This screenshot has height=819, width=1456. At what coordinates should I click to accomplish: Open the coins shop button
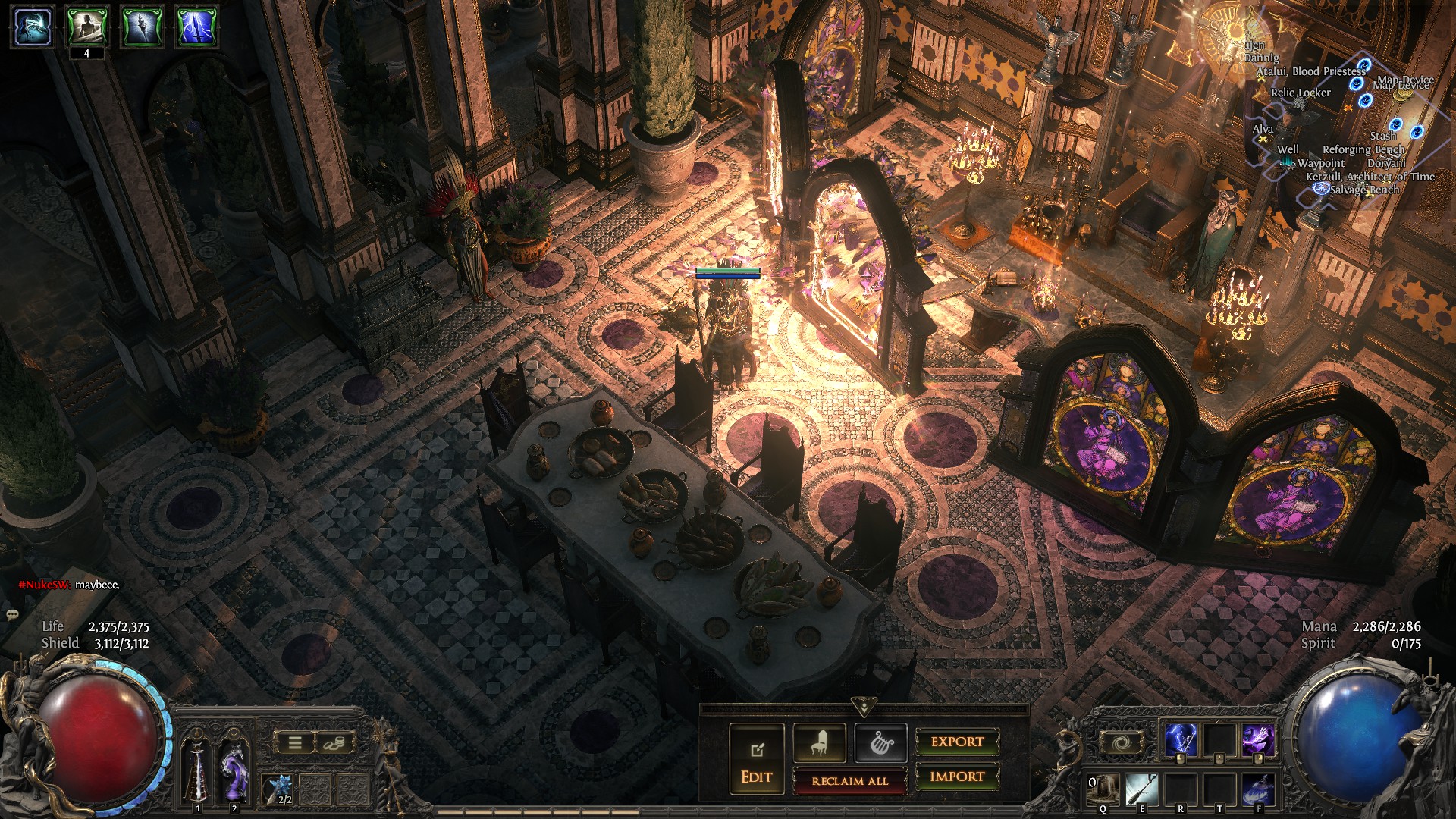coord(332,742)
